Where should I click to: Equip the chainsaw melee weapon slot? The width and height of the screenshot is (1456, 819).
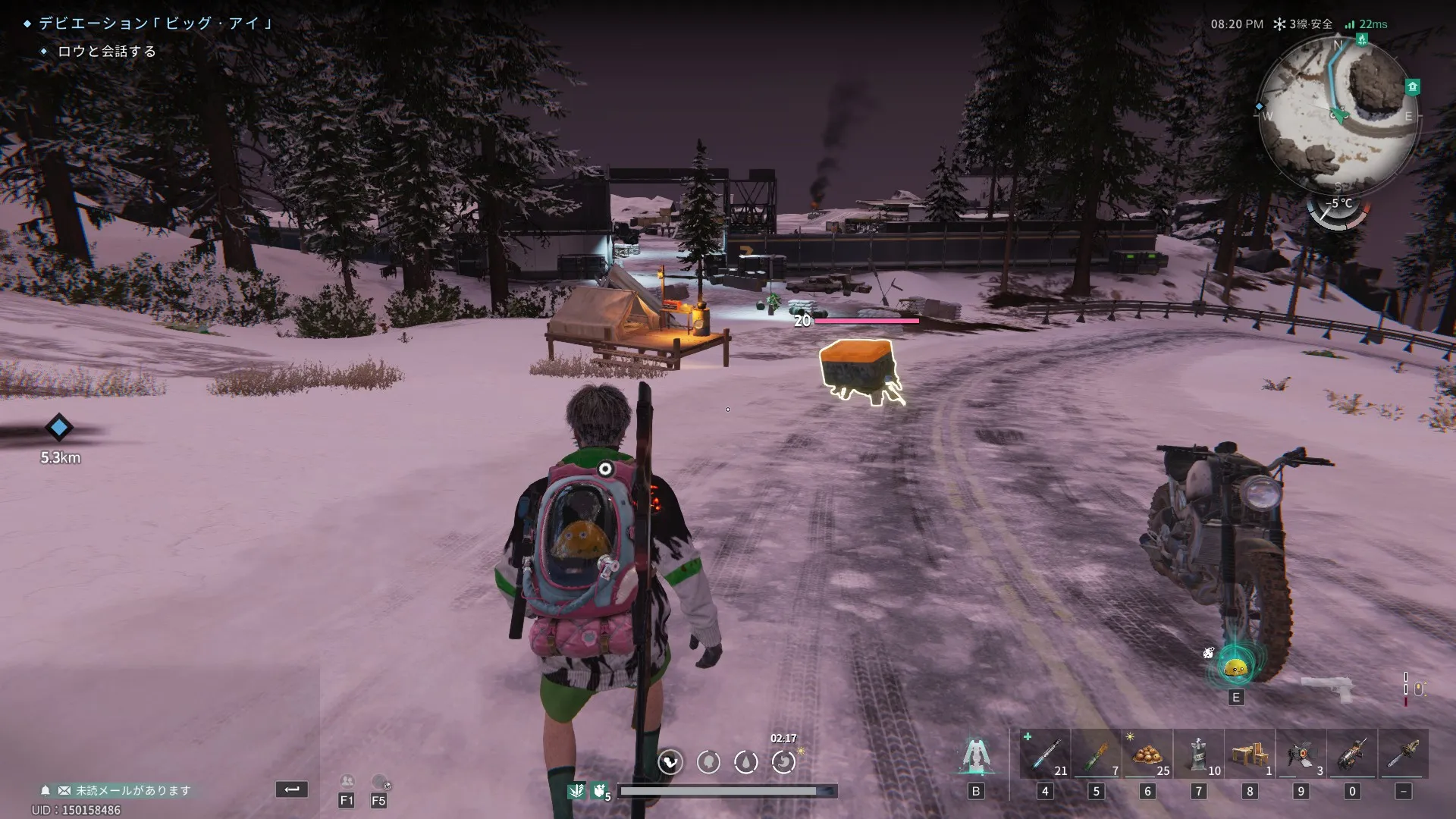(x=1403, y=754)
